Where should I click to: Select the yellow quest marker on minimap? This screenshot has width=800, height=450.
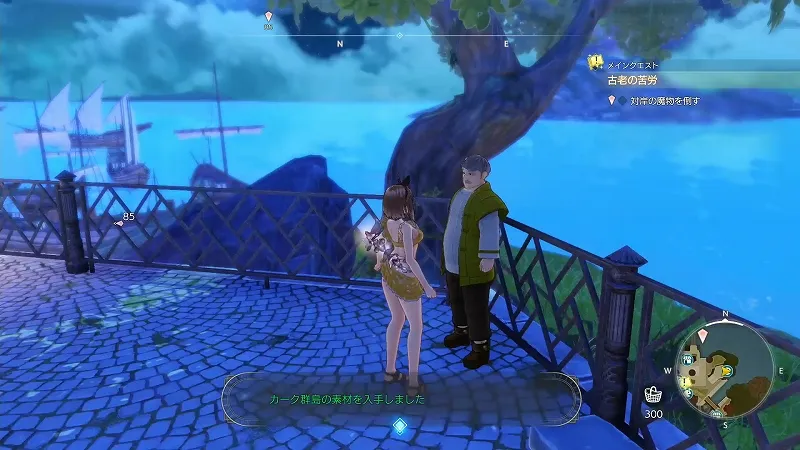[685, 383]
